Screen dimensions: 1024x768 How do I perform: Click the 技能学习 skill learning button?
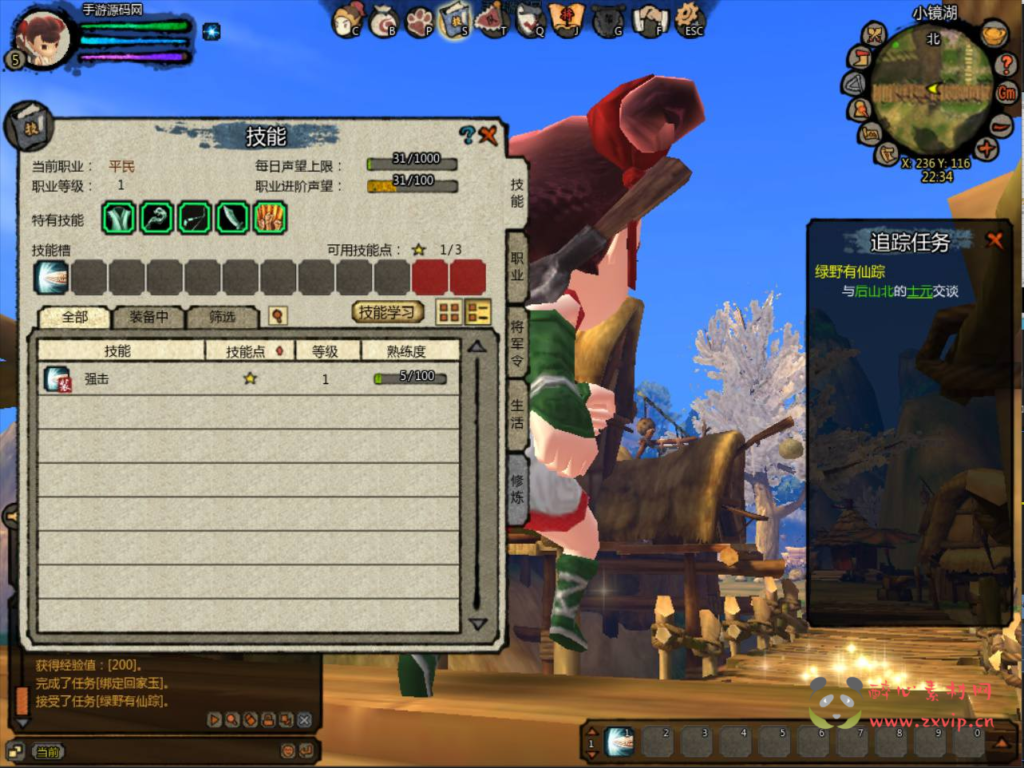pyautogui.click(x=388, y=312)
